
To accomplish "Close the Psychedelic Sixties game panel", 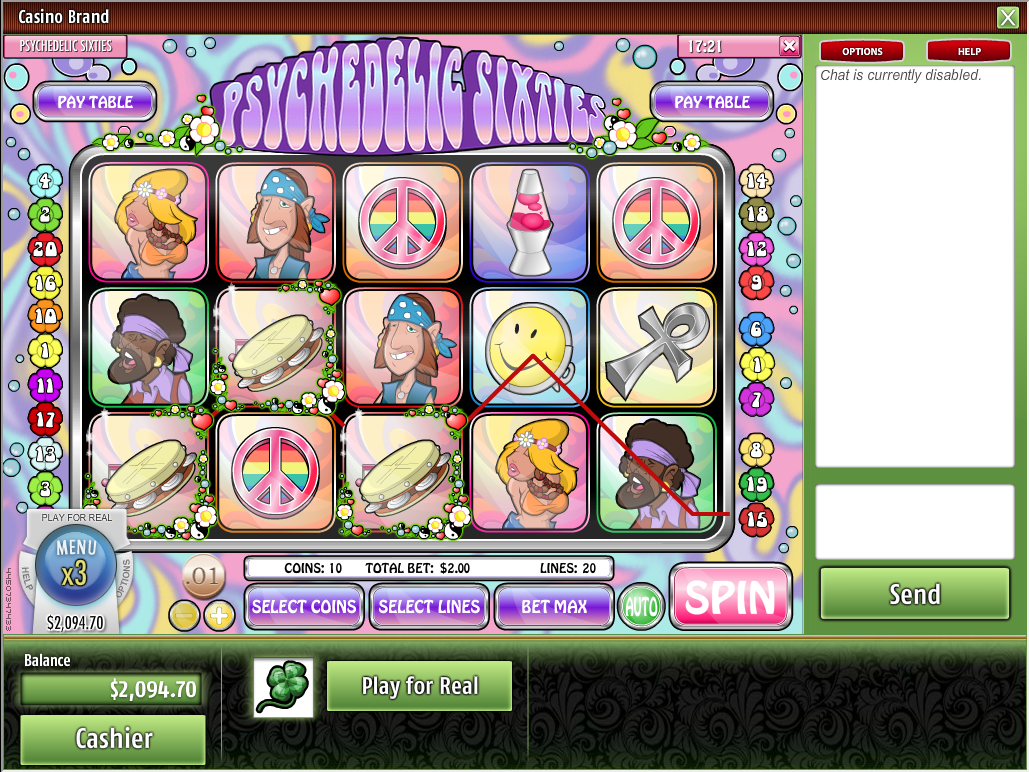I will pyautogui.click(x=789, y=46).
